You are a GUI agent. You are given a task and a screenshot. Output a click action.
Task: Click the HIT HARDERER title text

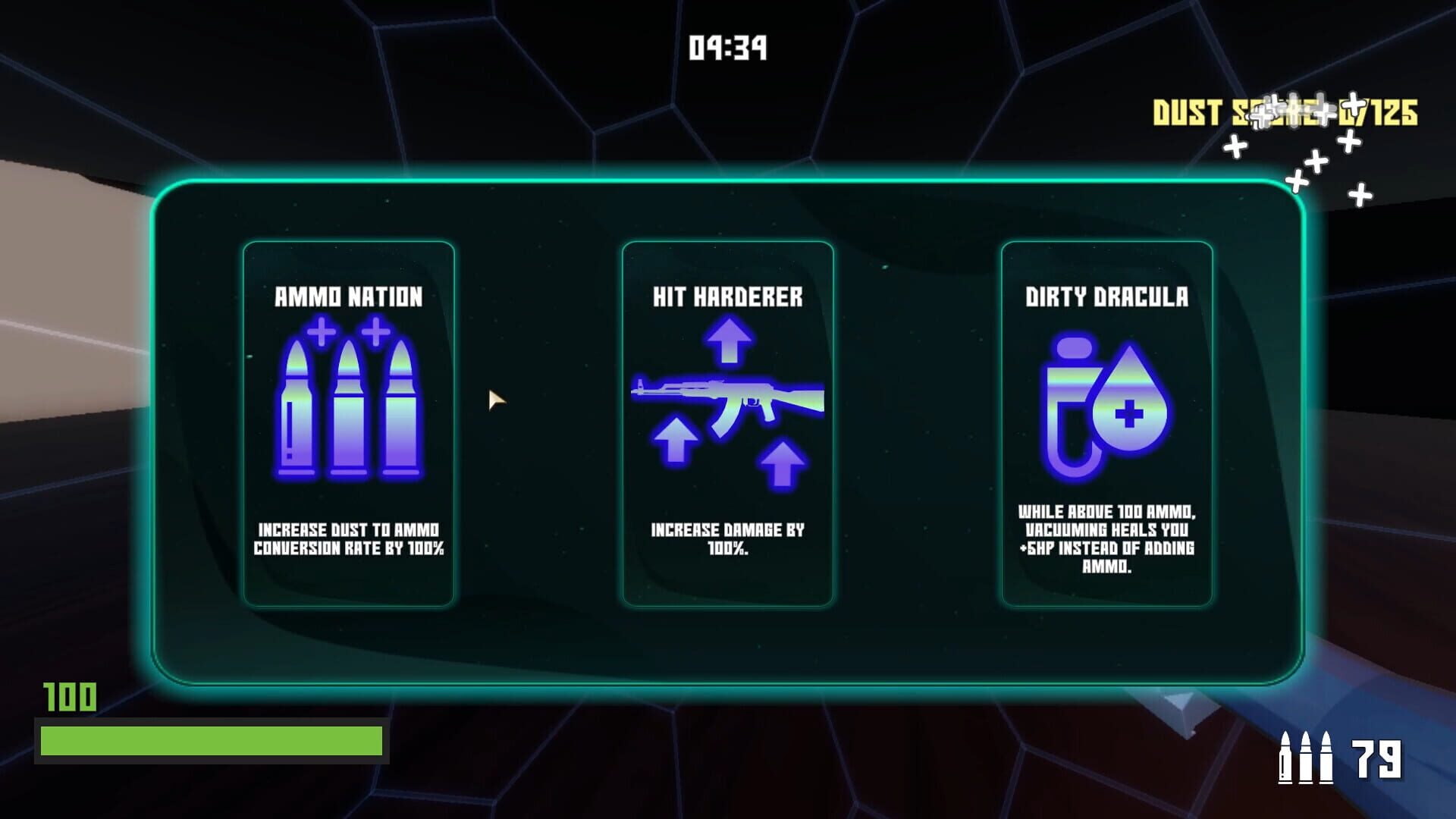coord(726,298)
